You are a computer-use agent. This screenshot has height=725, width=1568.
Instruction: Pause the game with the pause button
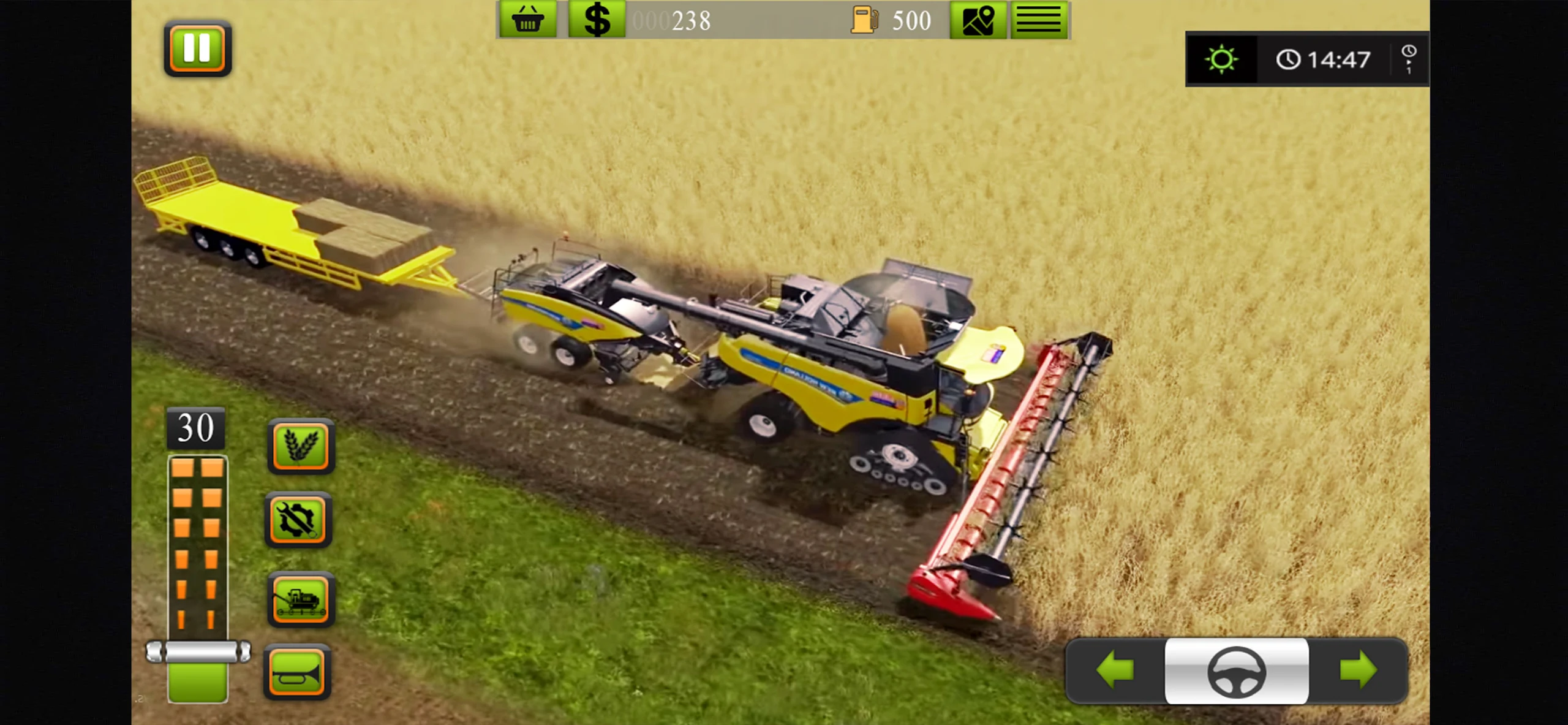[x=197, y=48]
